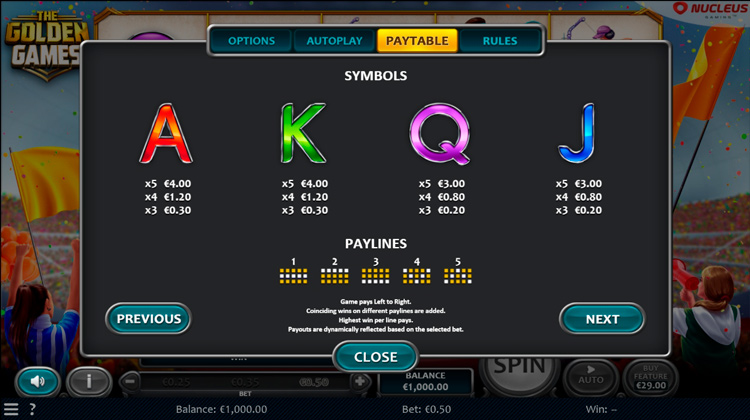Close the paytable window
This screenshot has height=420, width=750.
click(x=375, y=357)
